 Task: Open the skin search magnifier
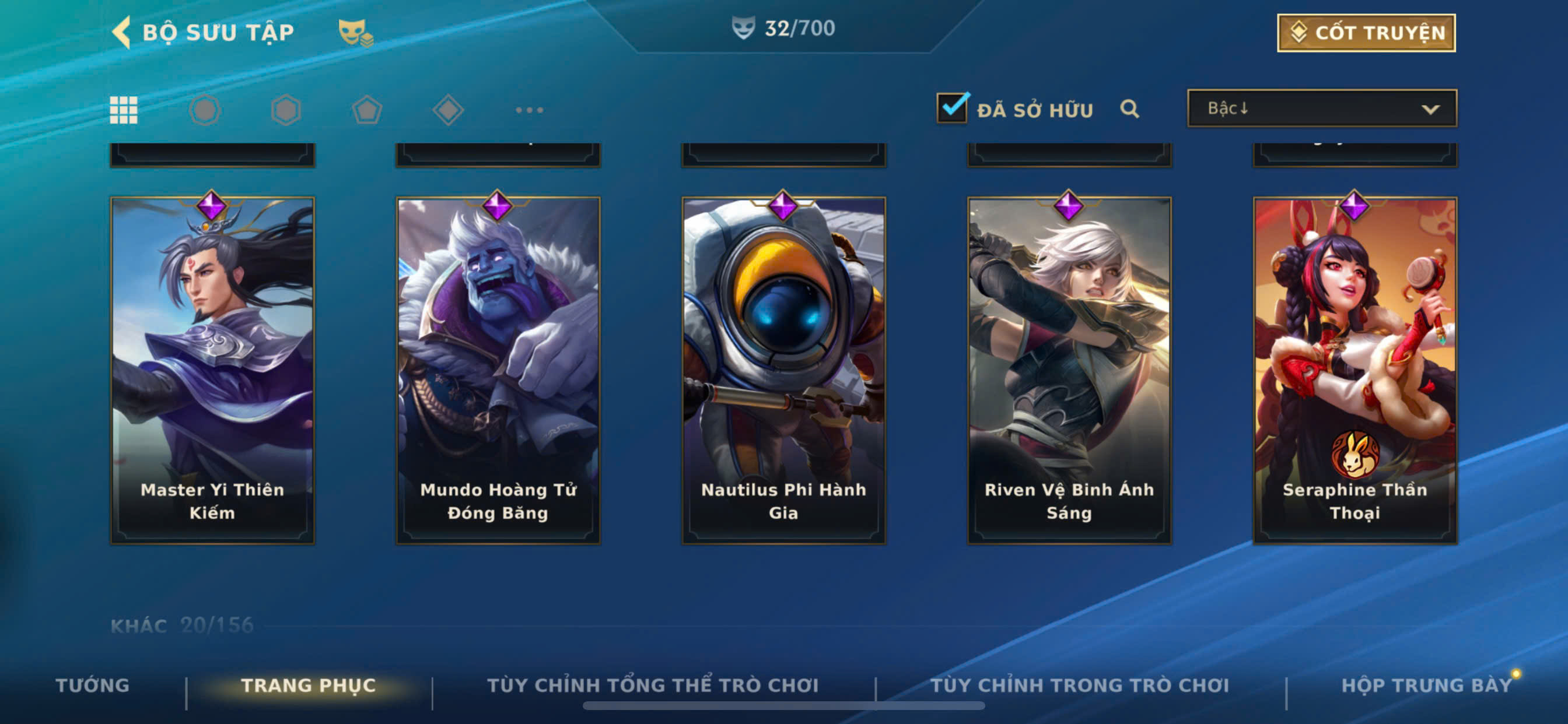coord(1129,109)
